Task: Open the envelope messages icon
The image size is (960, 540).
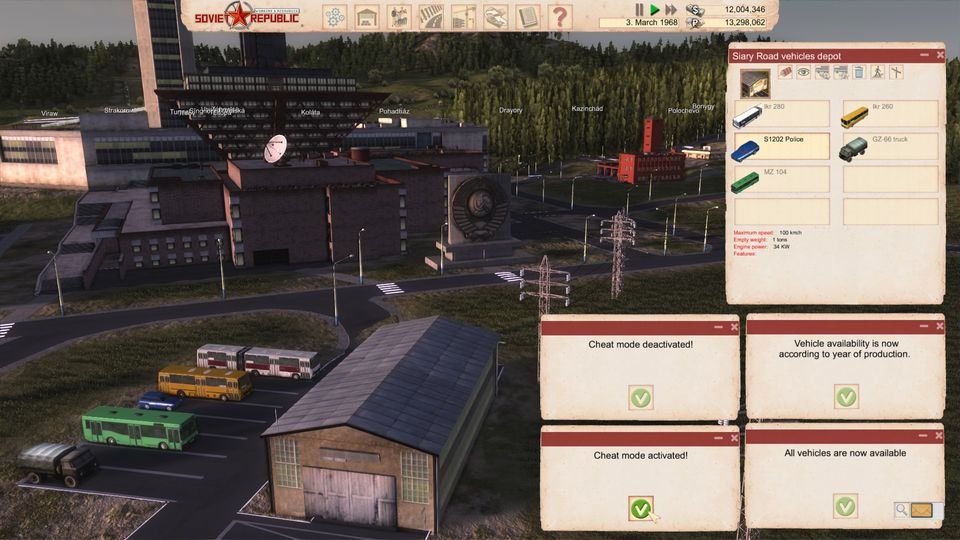Action: [921, 511]
